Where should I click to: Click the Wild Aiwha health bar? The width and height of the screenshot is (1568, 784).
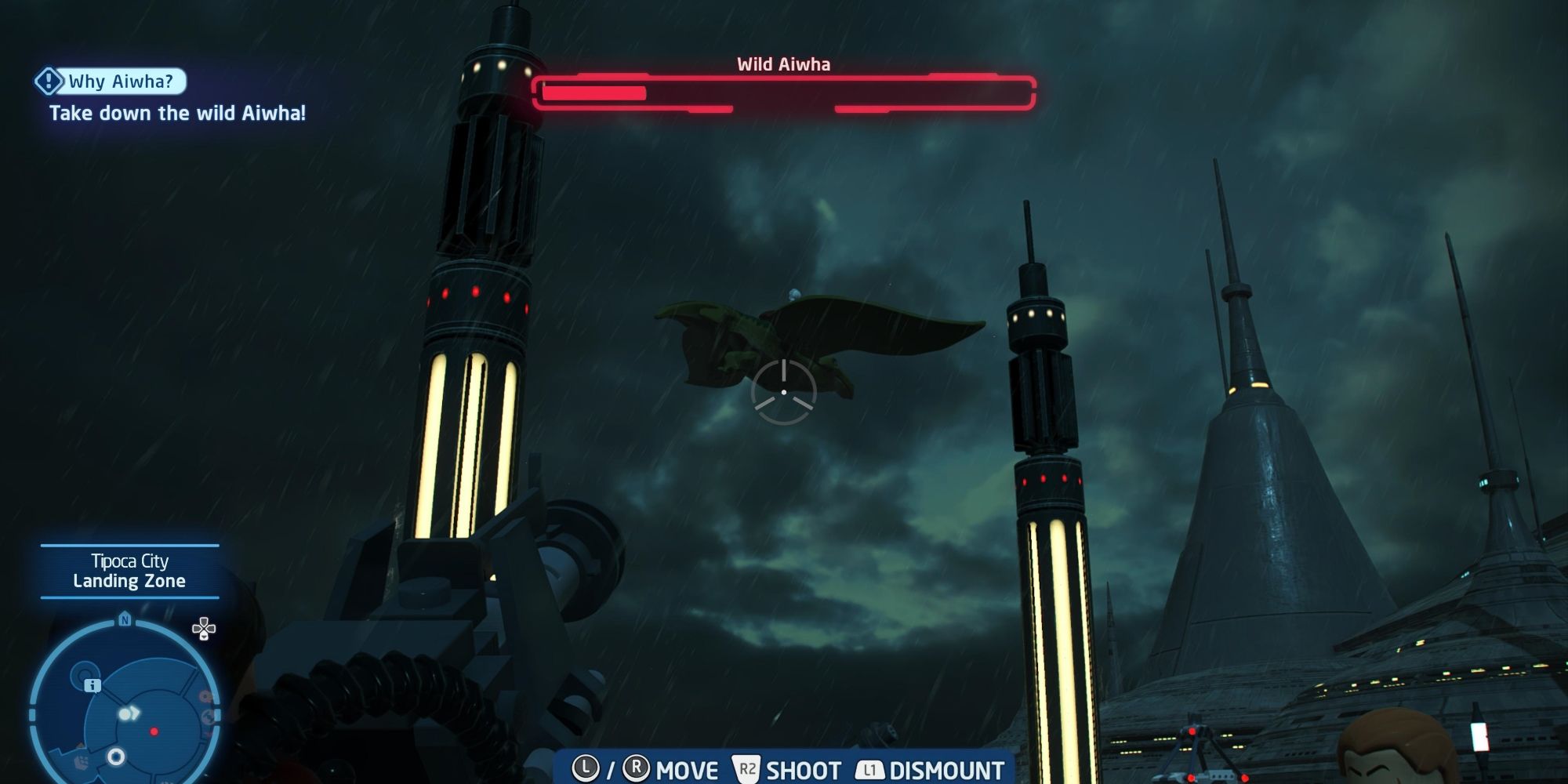tap(784, 90)
